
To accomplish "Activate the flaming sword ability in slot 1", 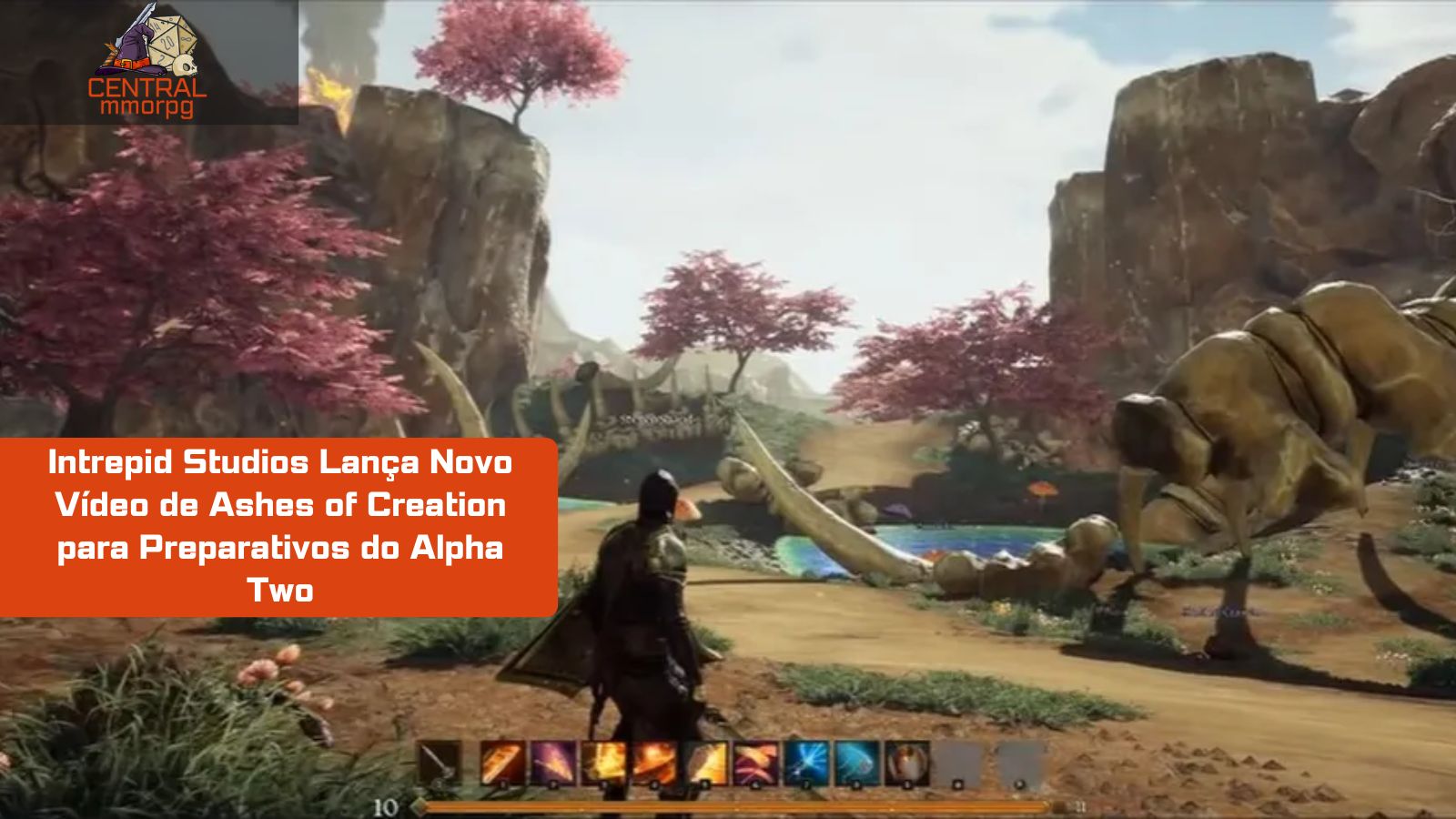I will click(499, 763).
